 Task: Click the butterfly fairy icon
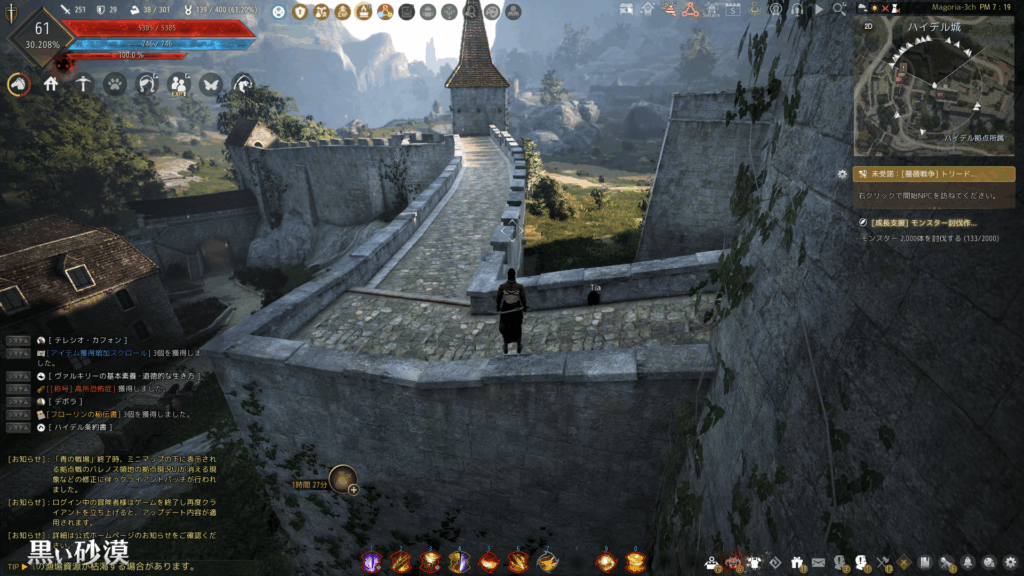[x=210, y=85]
